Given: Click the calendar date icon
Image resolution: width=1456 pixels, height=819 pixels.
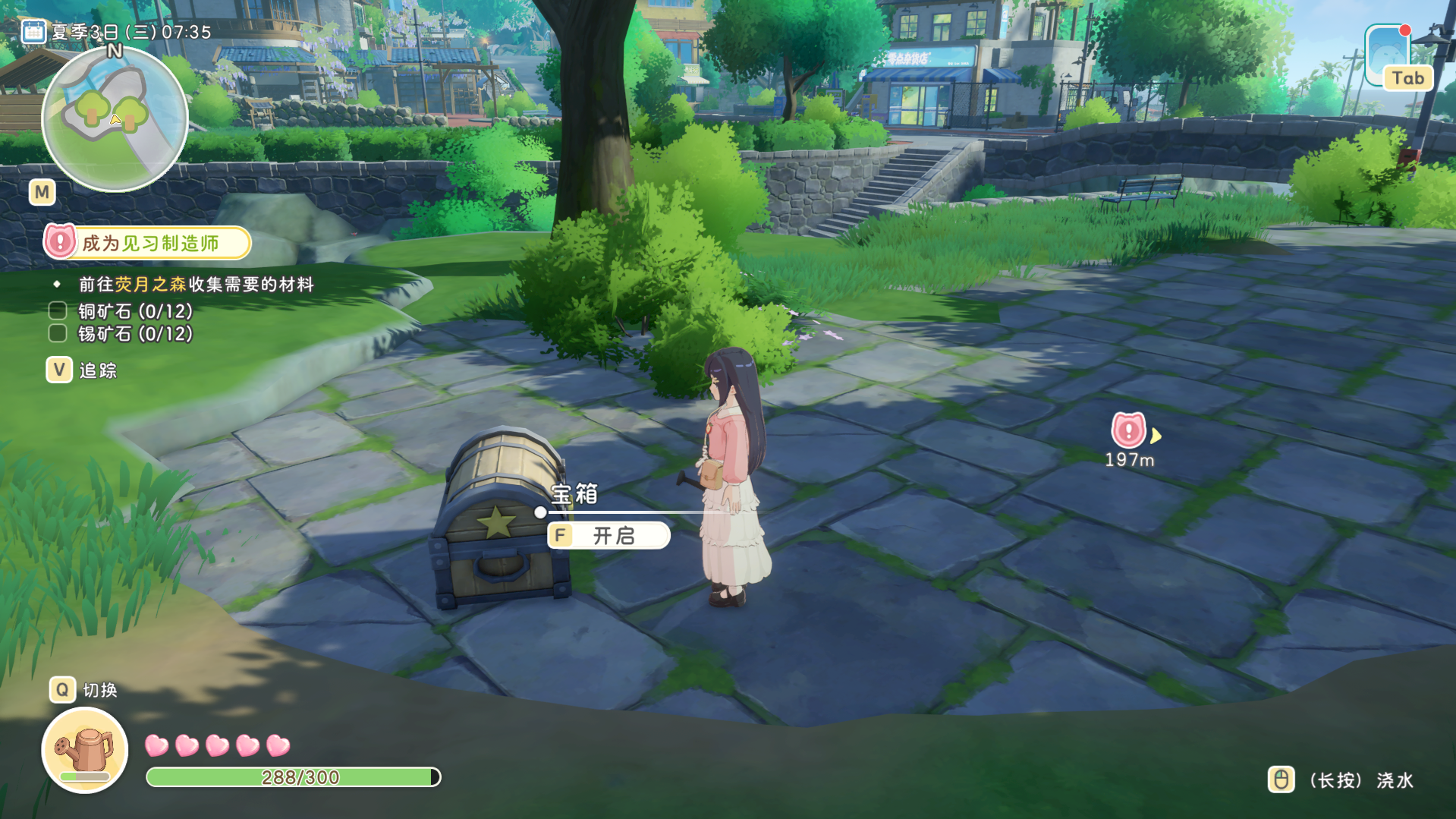Looking at the screenshot, I should [x=33, y=32].
